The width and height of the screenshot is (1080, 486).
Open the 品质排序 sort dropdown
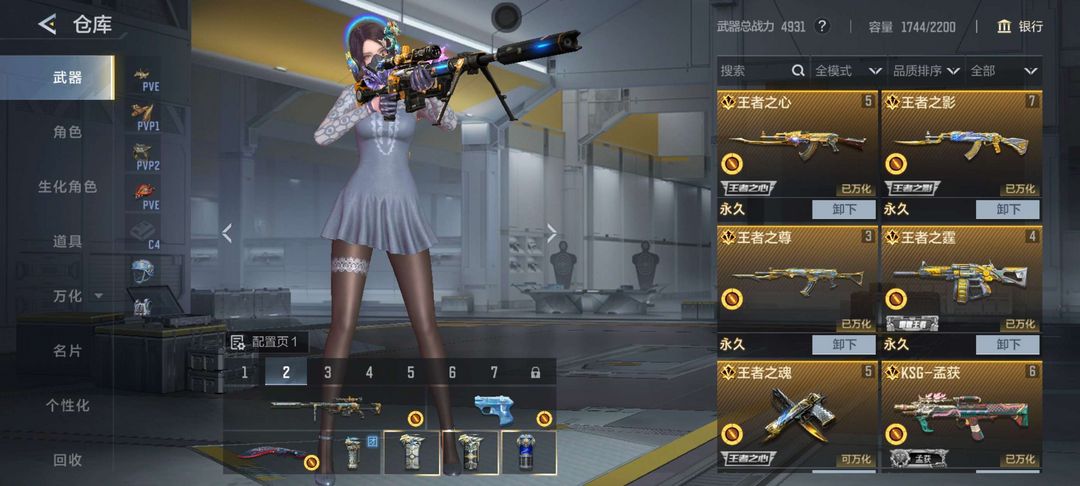(x=925, y=71)
